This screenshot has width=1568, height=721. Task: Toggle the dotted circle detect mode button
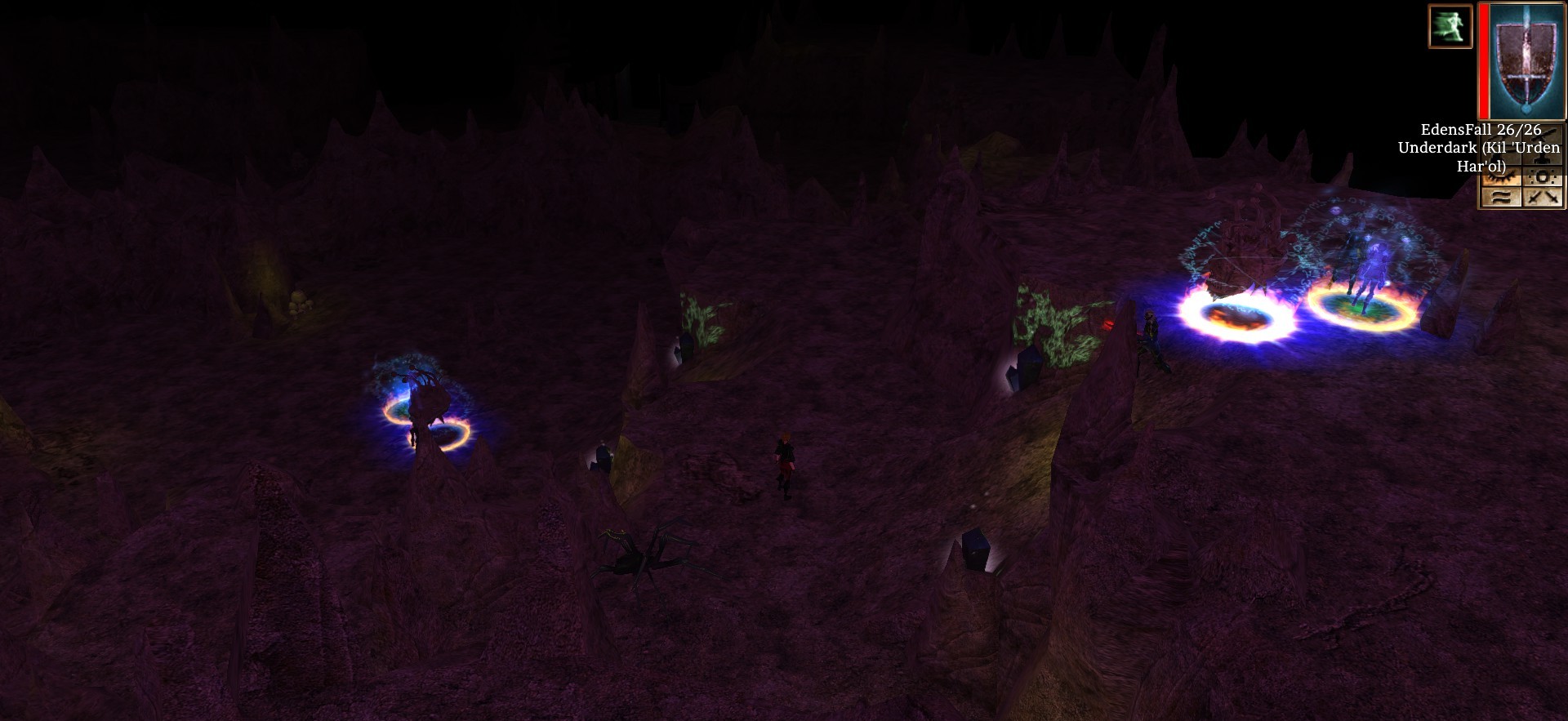1543,178
